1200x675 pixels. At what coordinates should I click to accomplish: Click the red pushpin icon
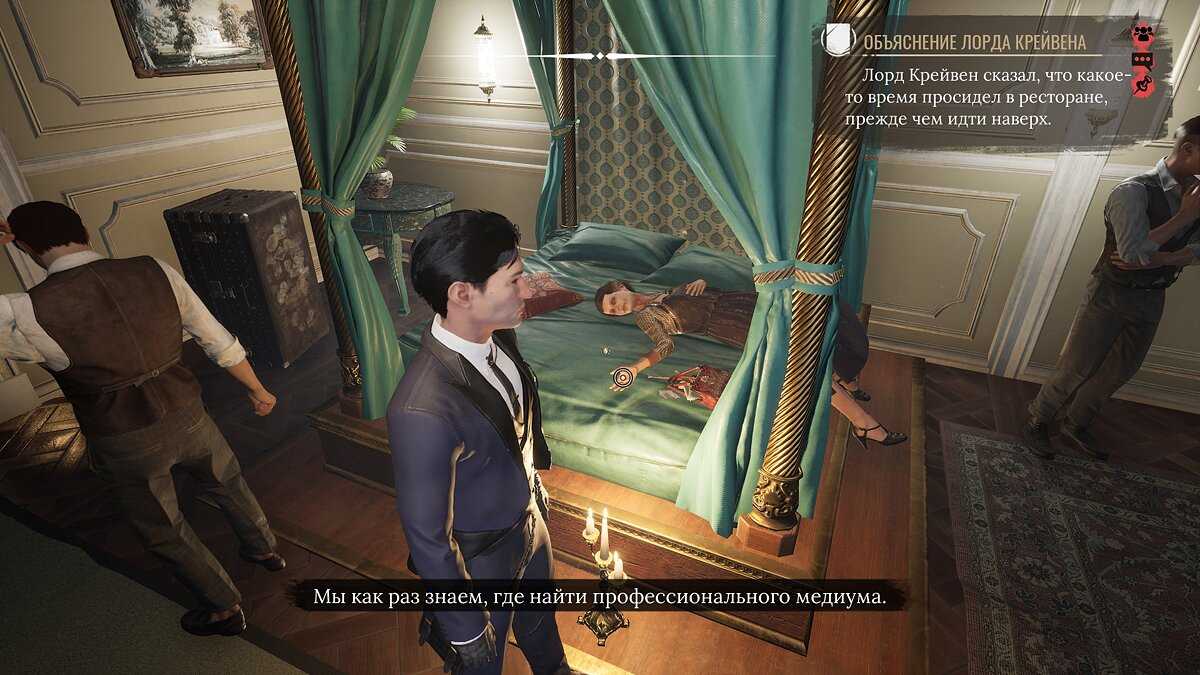tap(1142, 86)
